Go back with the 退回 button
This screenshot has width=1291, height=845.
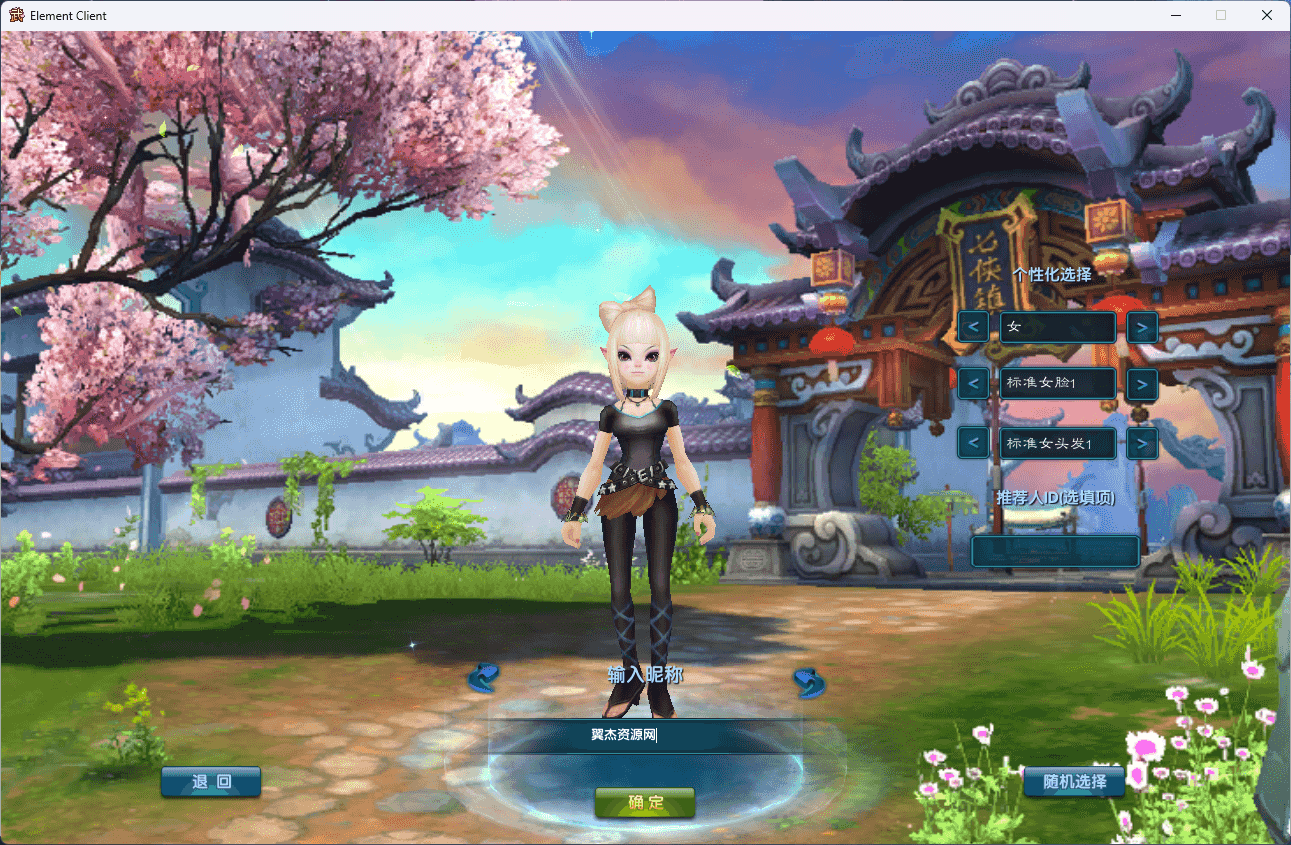211,782
